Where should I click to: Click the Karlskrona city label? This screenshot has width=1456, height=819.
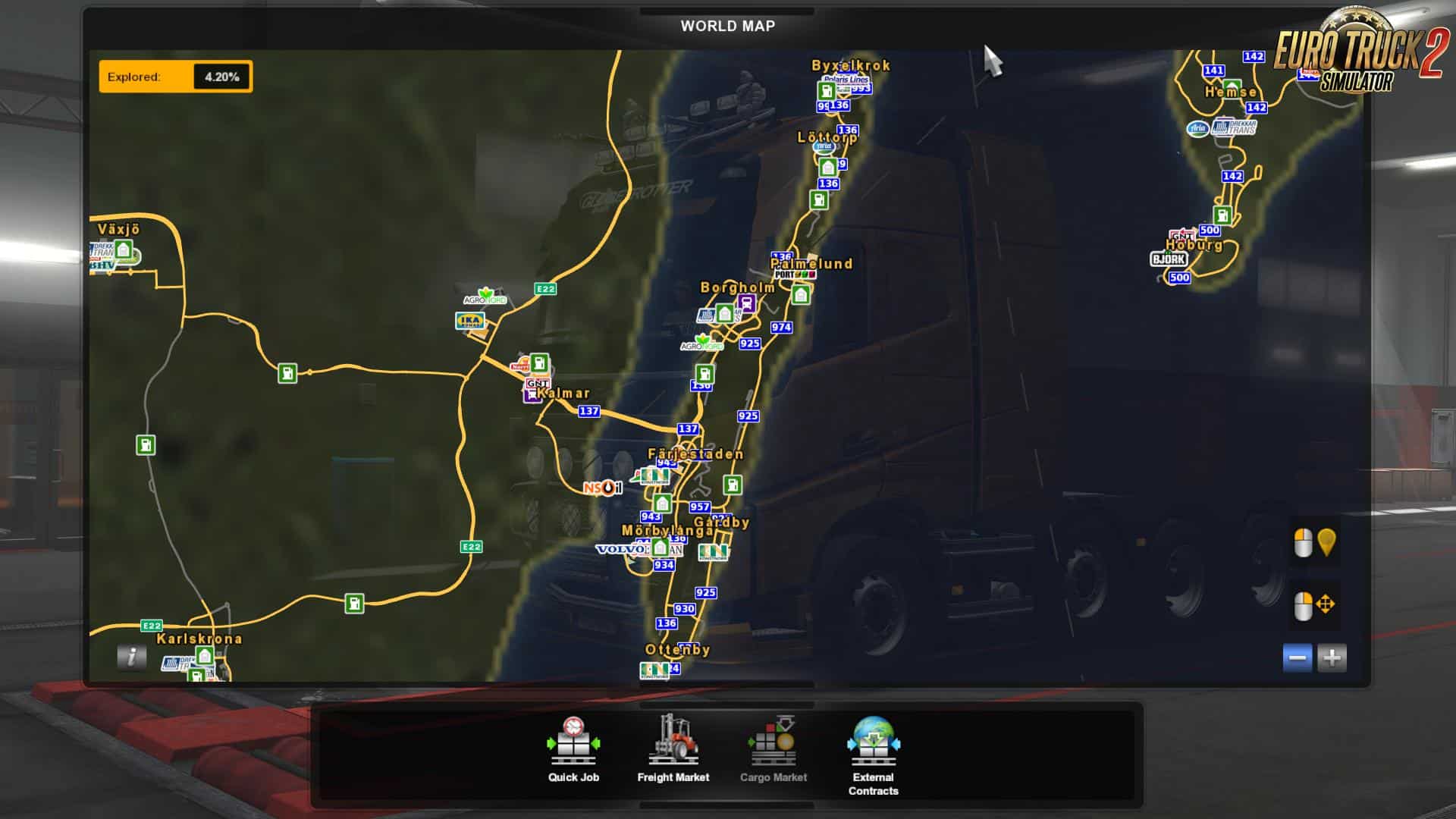coord(199,639)
